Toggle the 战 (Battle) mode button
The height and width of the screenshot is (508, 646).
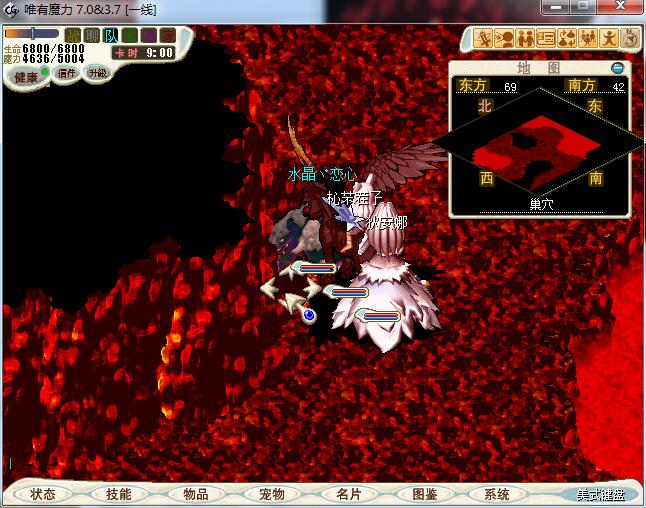click(x=73, y=36)
